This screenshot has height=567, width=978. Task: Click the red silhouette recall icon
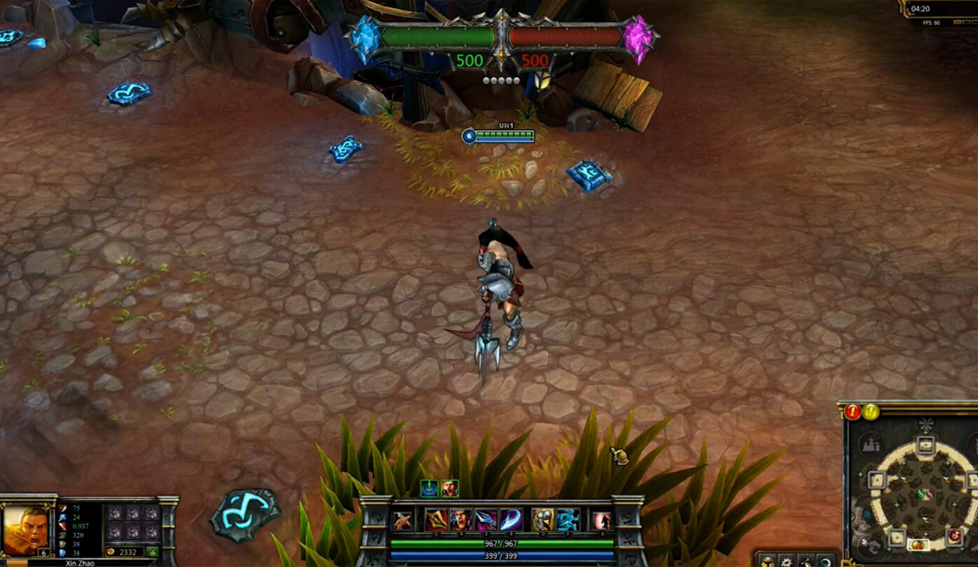(x=601, y=521)
